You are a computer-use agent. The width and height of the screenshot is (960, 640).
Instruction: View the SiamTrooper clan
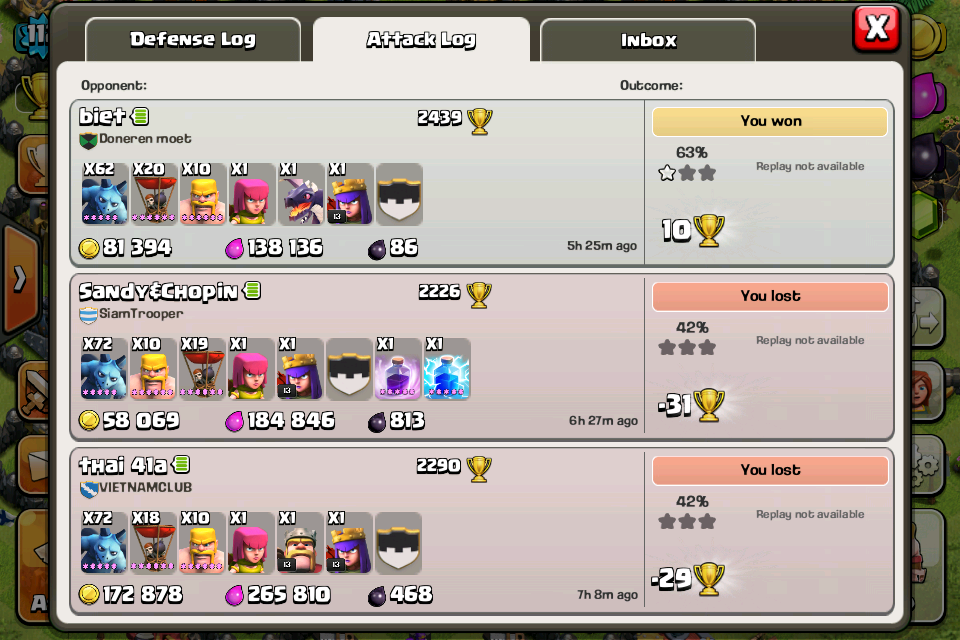pos(140,313)
